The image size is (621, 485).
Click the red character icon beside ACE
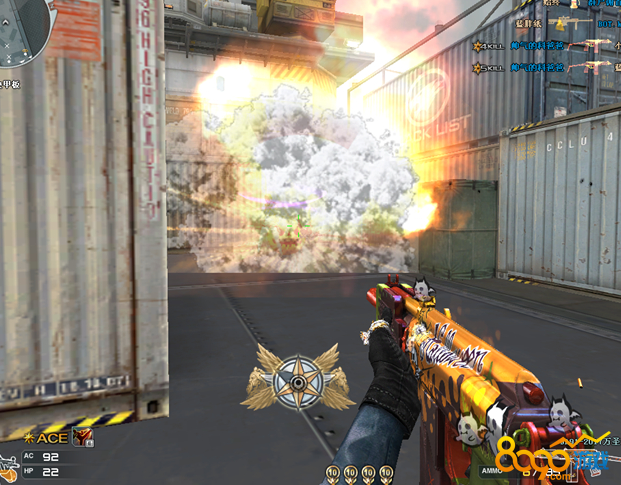tap(84, 437)
